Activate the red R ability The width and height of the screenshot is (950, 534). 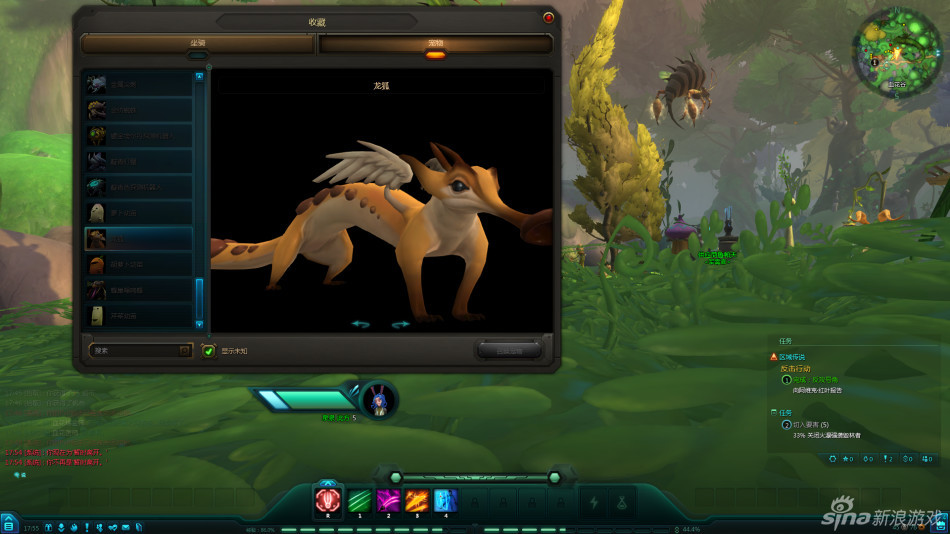tap(329, 499)
